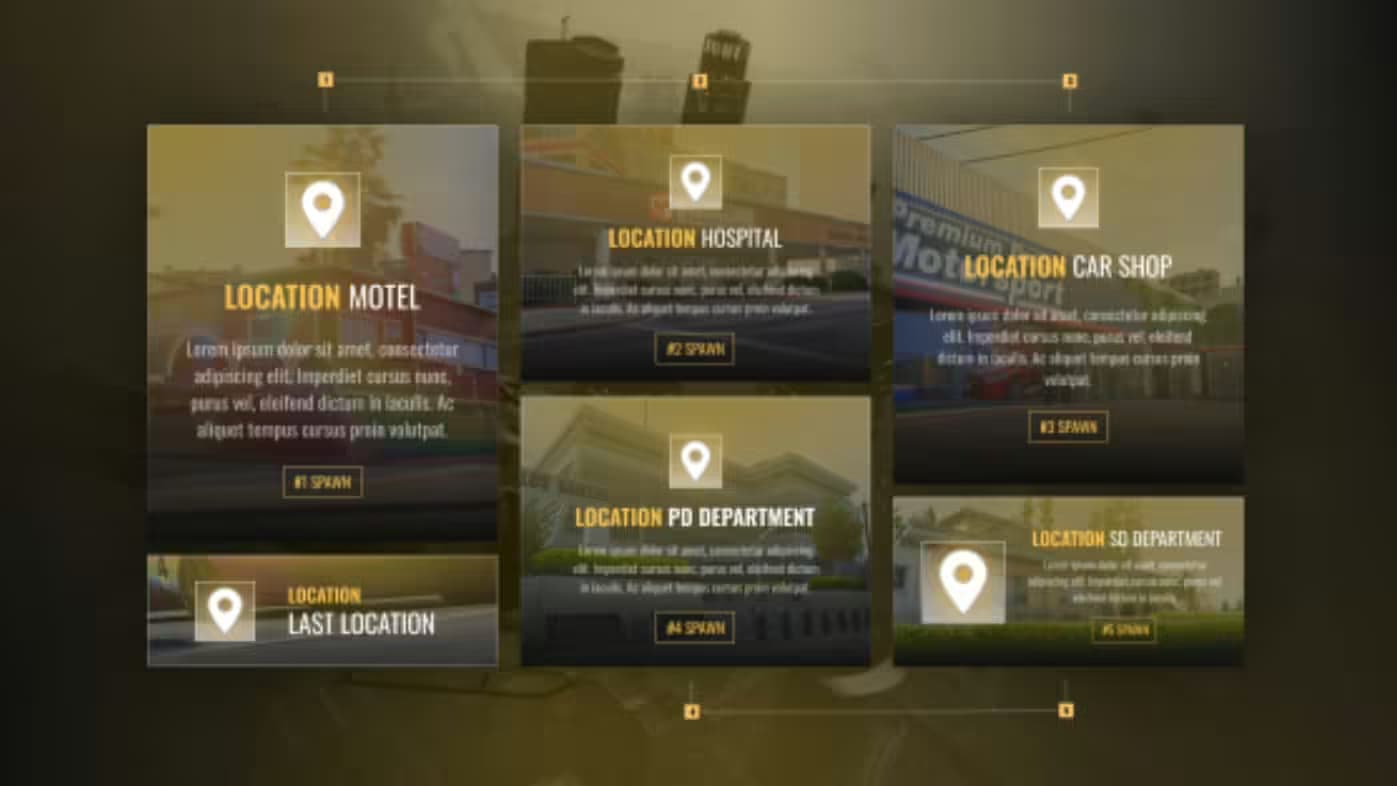Click the bottom-left frame marker below PD Department

689,709
